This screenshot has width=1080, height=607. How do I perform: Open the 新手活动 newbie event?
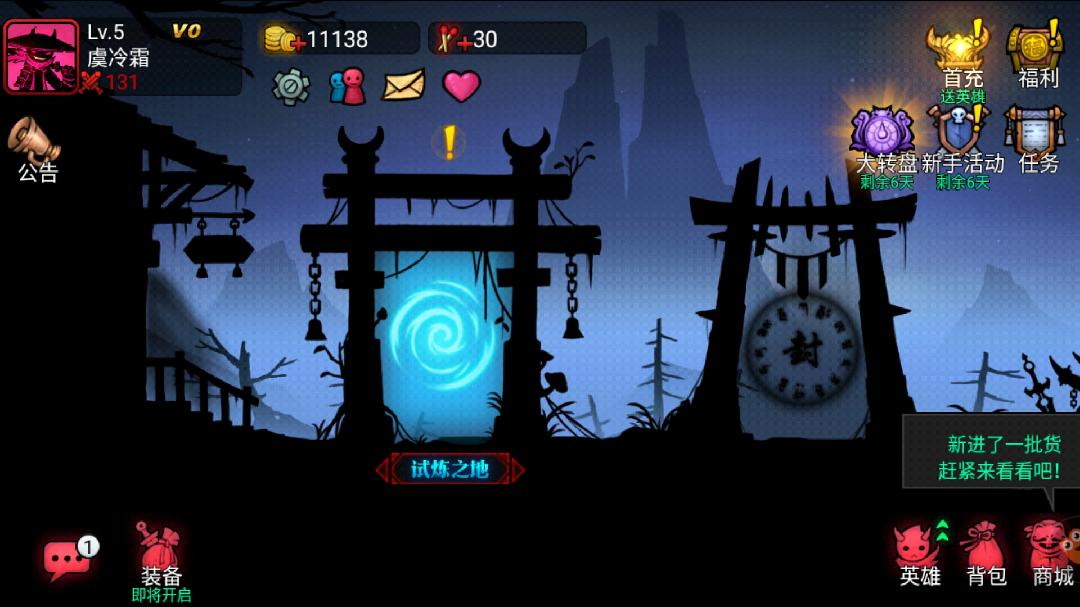[961, 142]
